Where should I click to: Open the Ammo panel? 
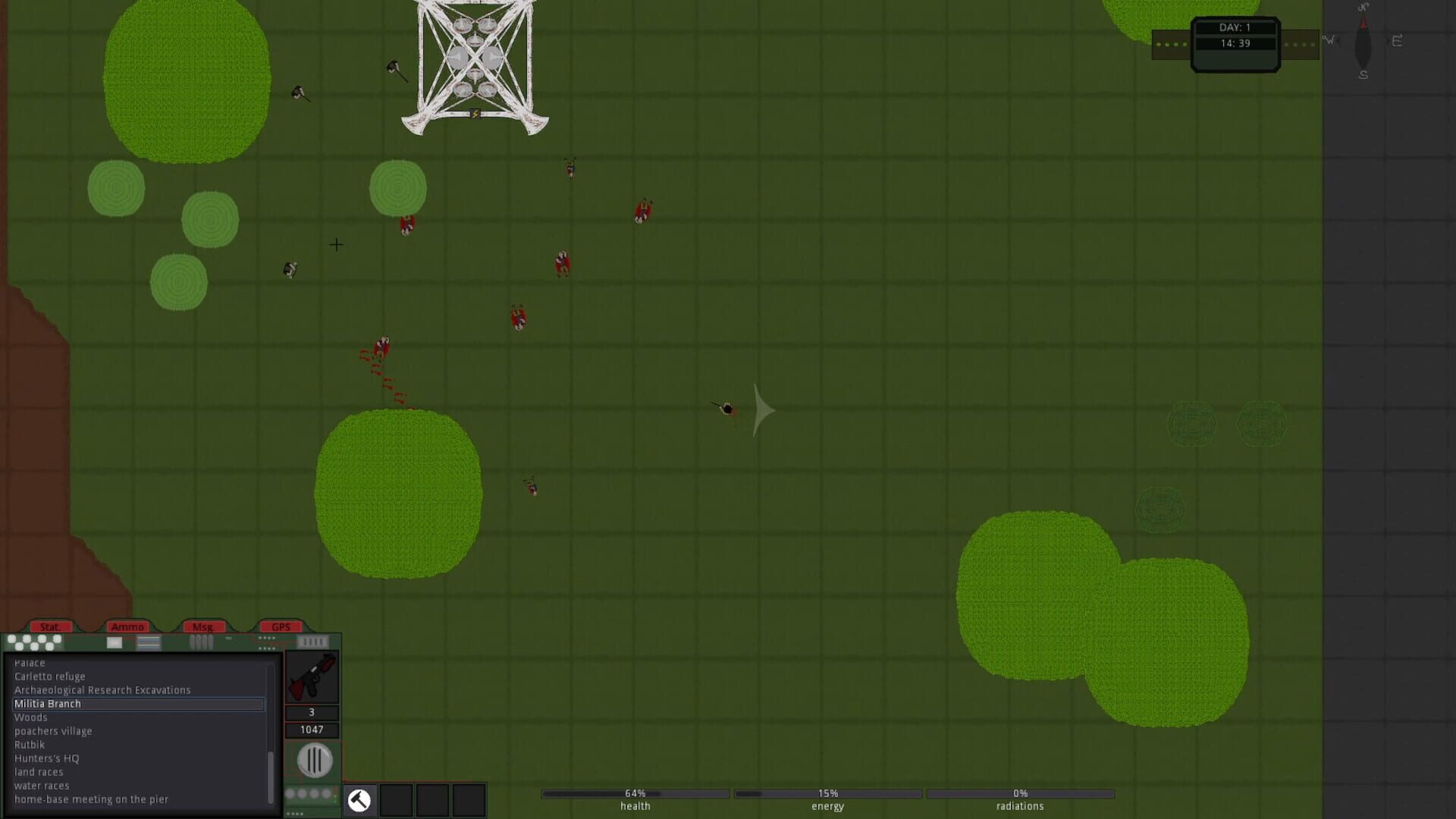tap(129, 627)
